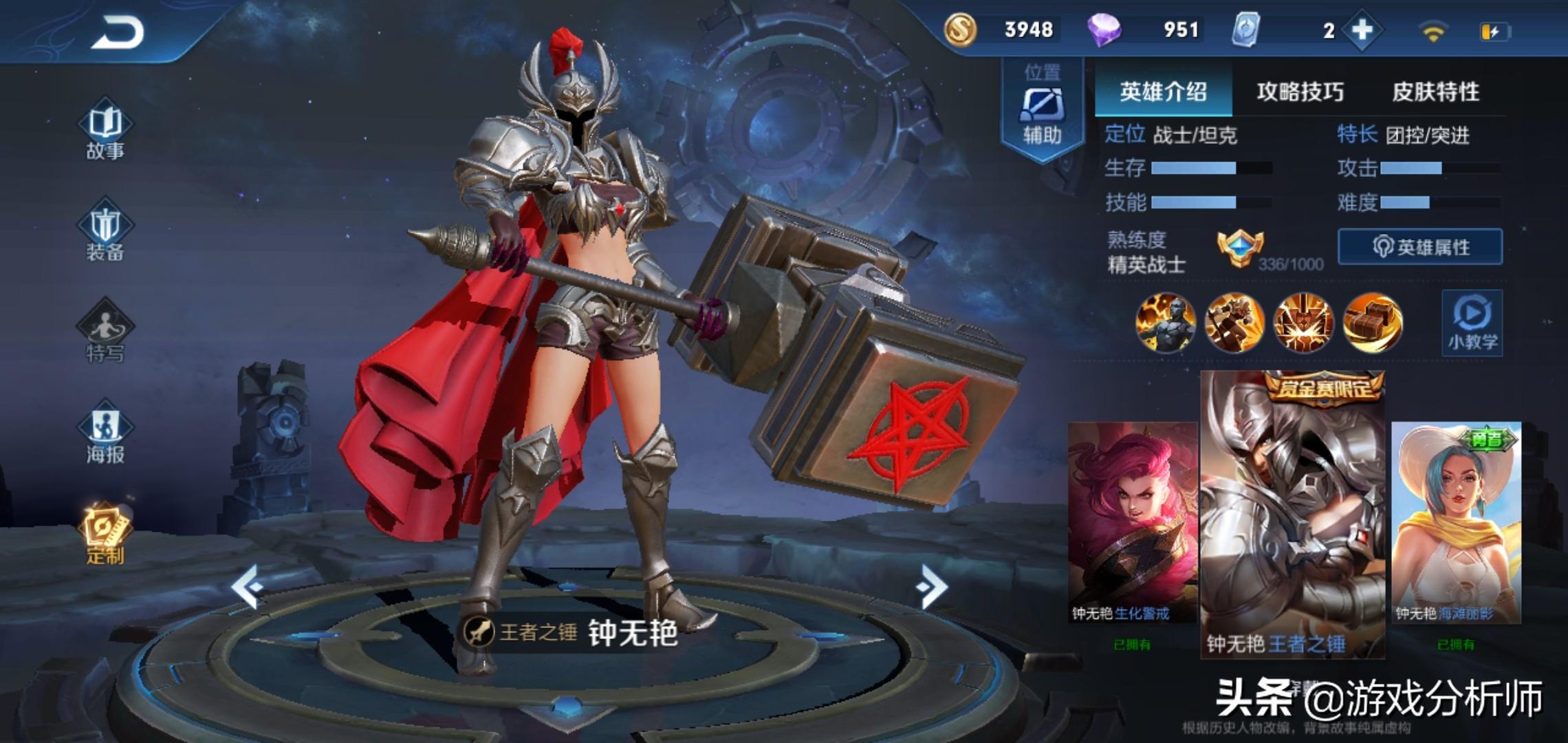Go back using the return arrow
Screen dimensions: 1568x743
pos(117,32)
